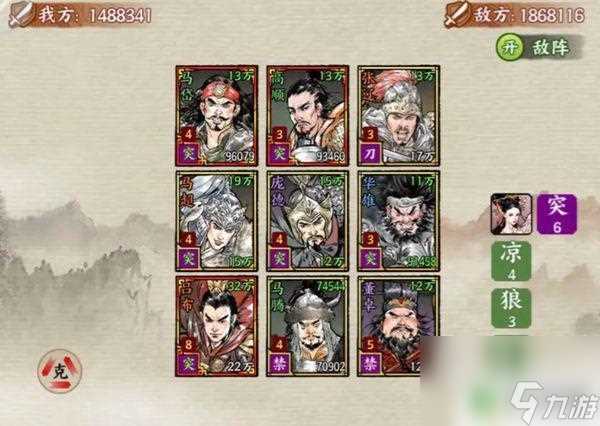Image resolution: width=600 pixels, height=426 pixels.
Task: Click the female advisor portrait
Action: [x=510, y=214]
